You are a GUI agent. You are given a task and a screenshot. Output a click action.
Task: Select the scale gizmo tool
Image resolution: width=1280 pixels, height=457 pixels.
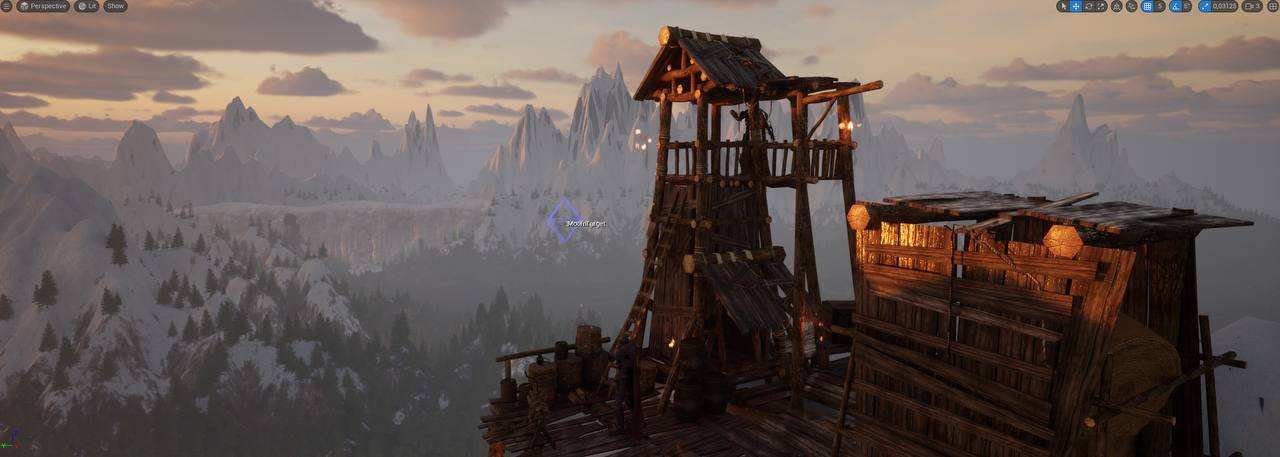1100,6
